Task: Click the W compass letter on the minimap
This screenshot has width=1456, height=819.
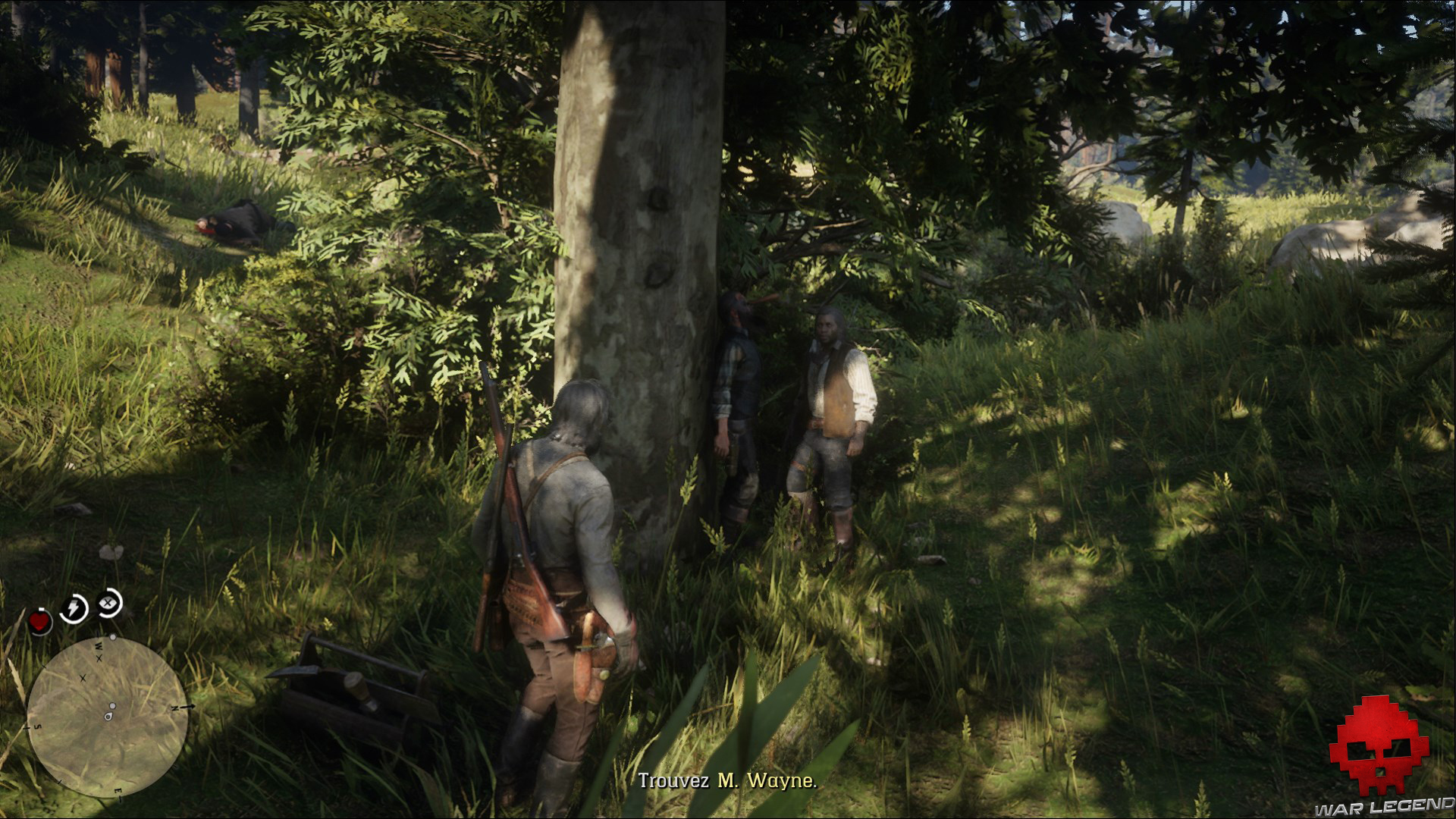Action: pyautogui.click(x=98, y=646)
